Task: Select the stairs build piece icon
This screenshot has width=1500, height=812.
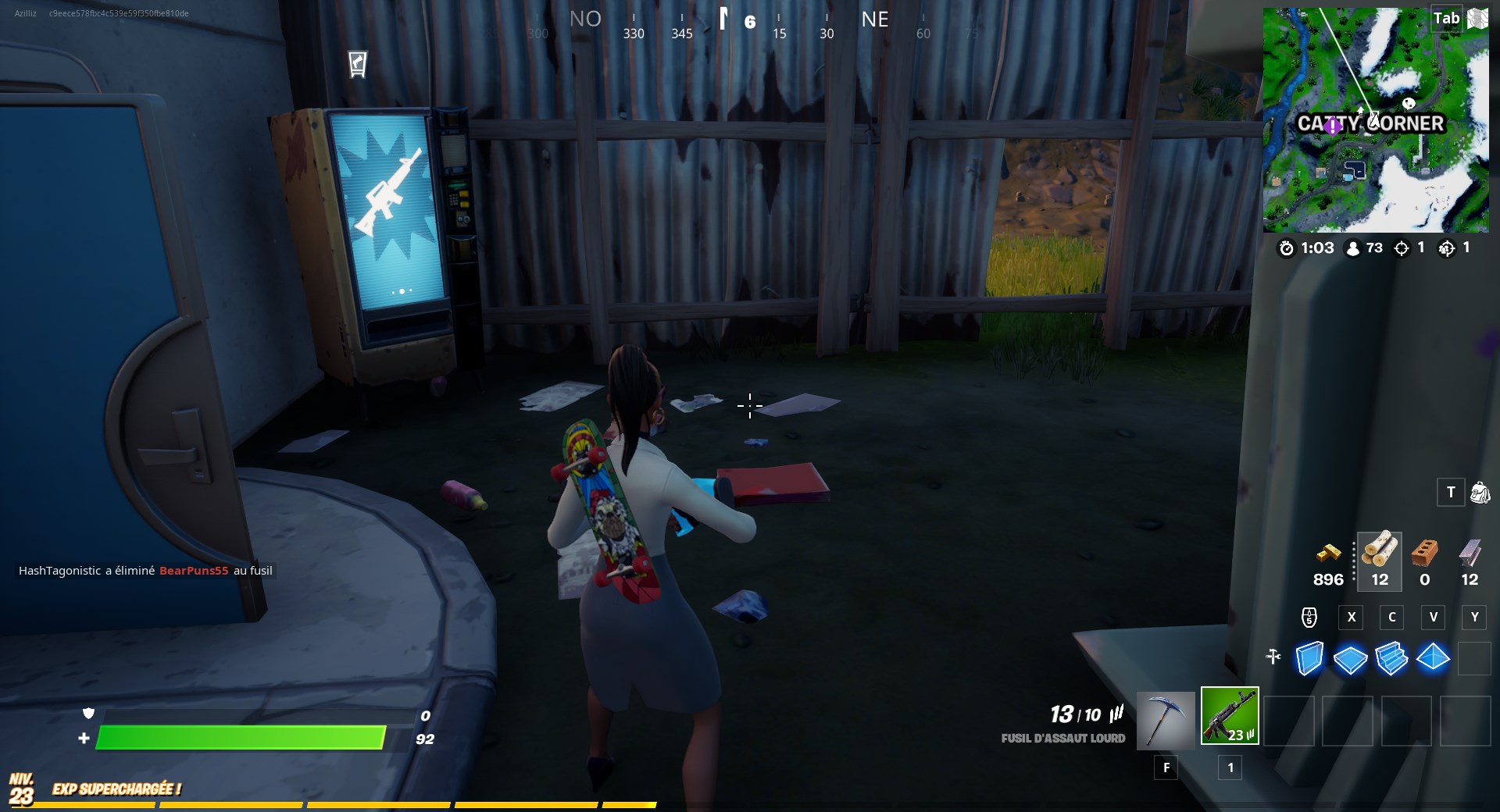Action: 1392,660
